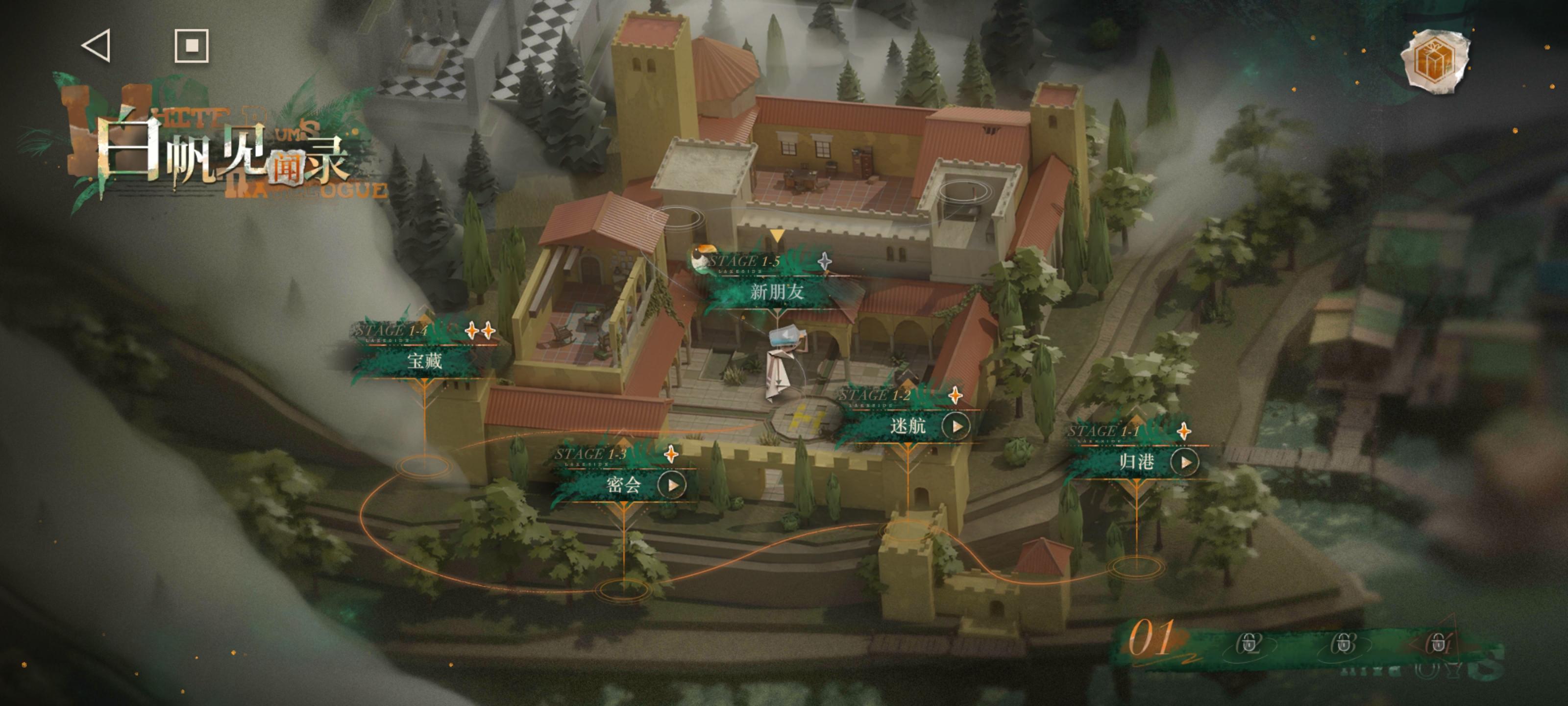Go back using the triangle arrow
Screen dimensions: 1568x706
[97, 46]
